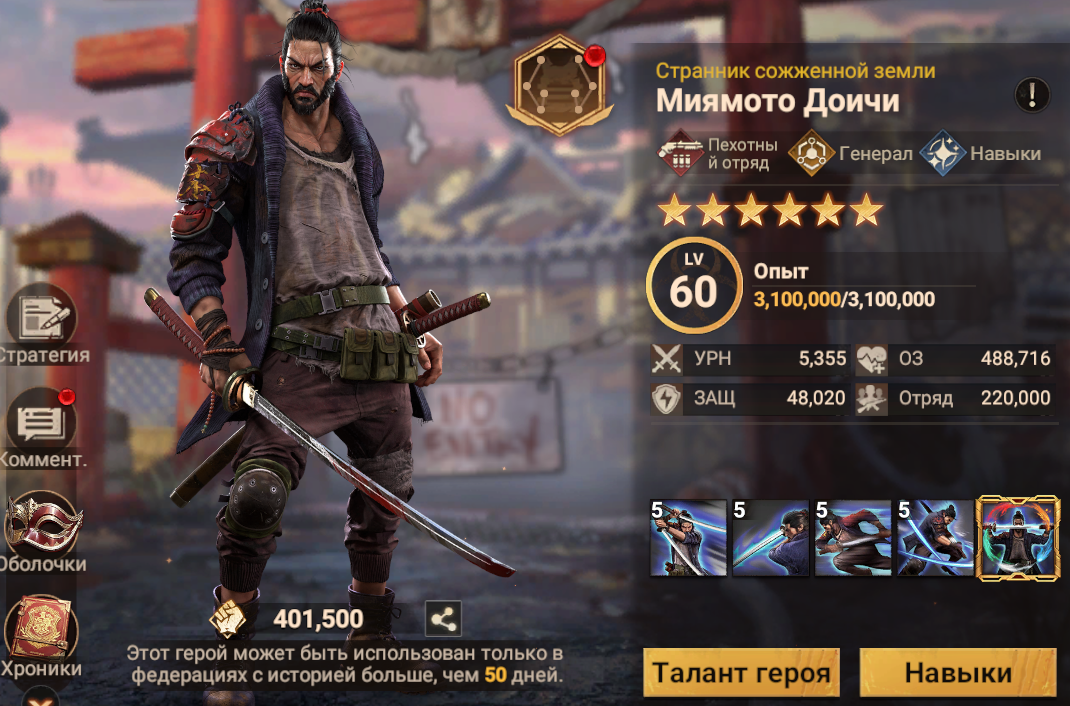The image size is (1070, 706).
Task: Show hero info via exclamation mark icon
Action: click(x=1032, y=96)
